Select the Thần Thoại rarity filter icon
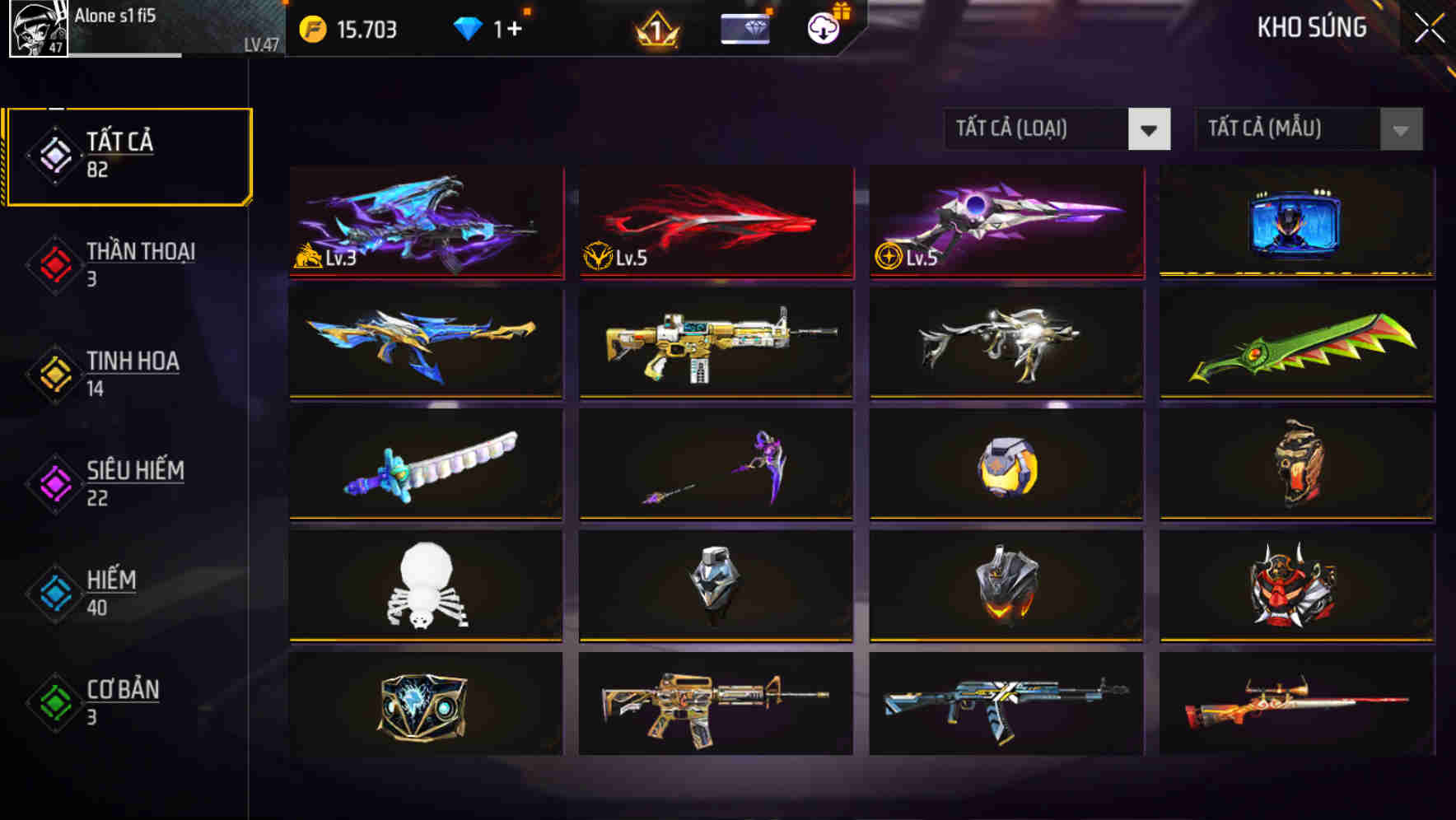Viewport: 1456px width, 820px height. (54, 263)
